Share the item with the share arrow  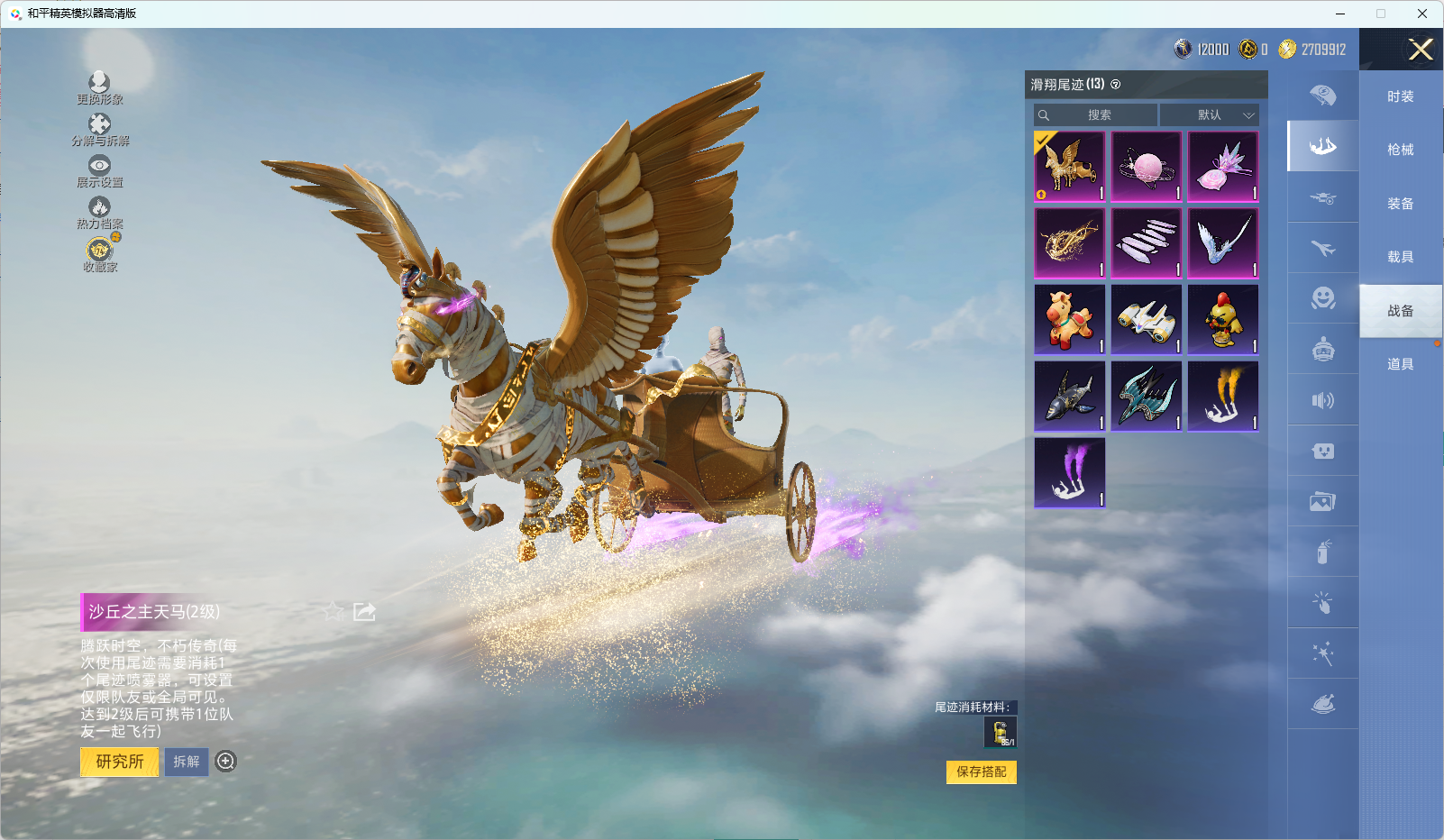364,612
